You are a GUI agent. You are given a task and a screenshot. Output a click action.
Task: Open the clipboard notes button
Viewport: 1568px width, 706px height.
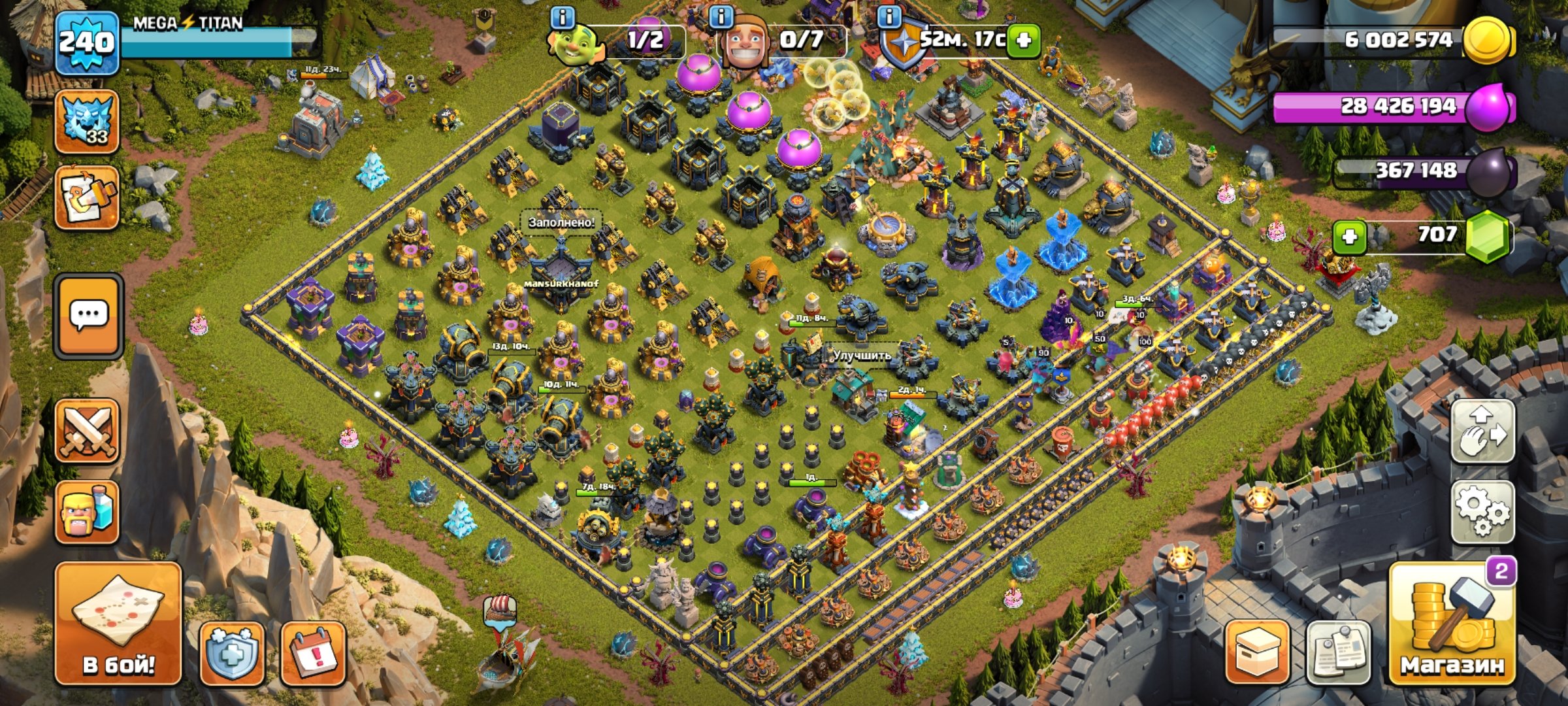click(1338, 652)
